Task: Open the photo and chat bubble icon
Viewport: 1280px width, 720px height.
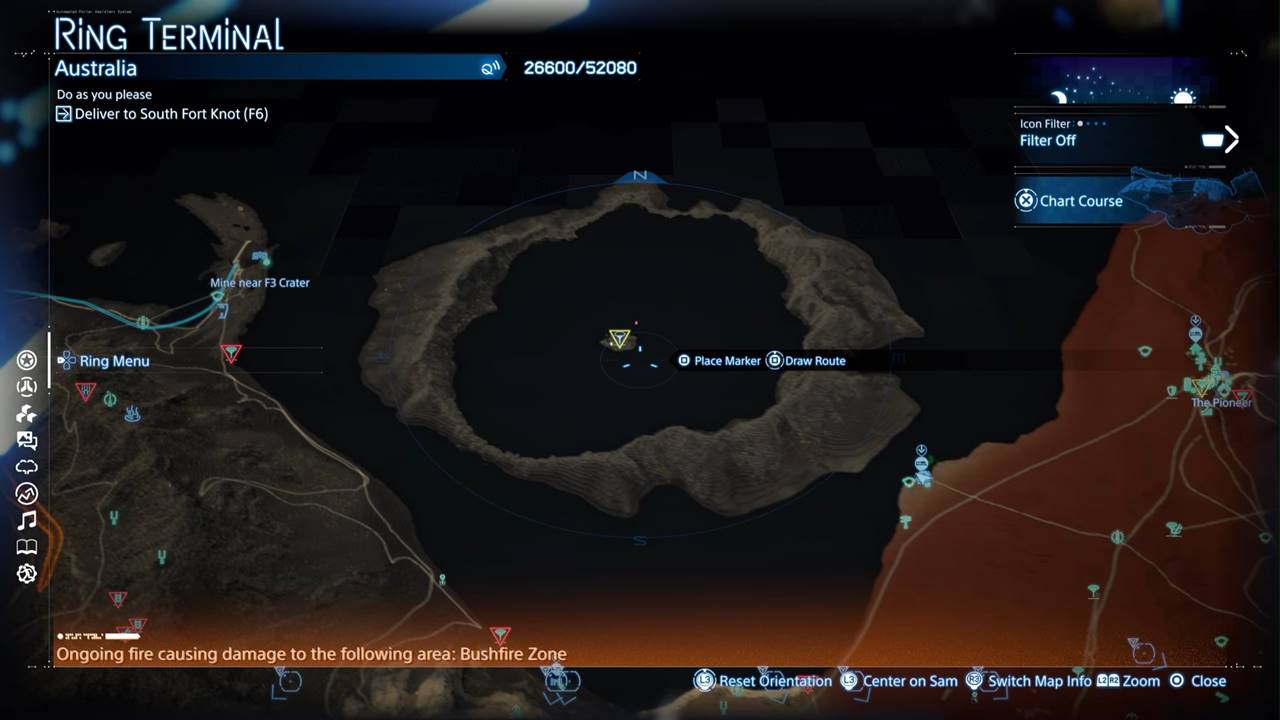Action: point(27,440)
